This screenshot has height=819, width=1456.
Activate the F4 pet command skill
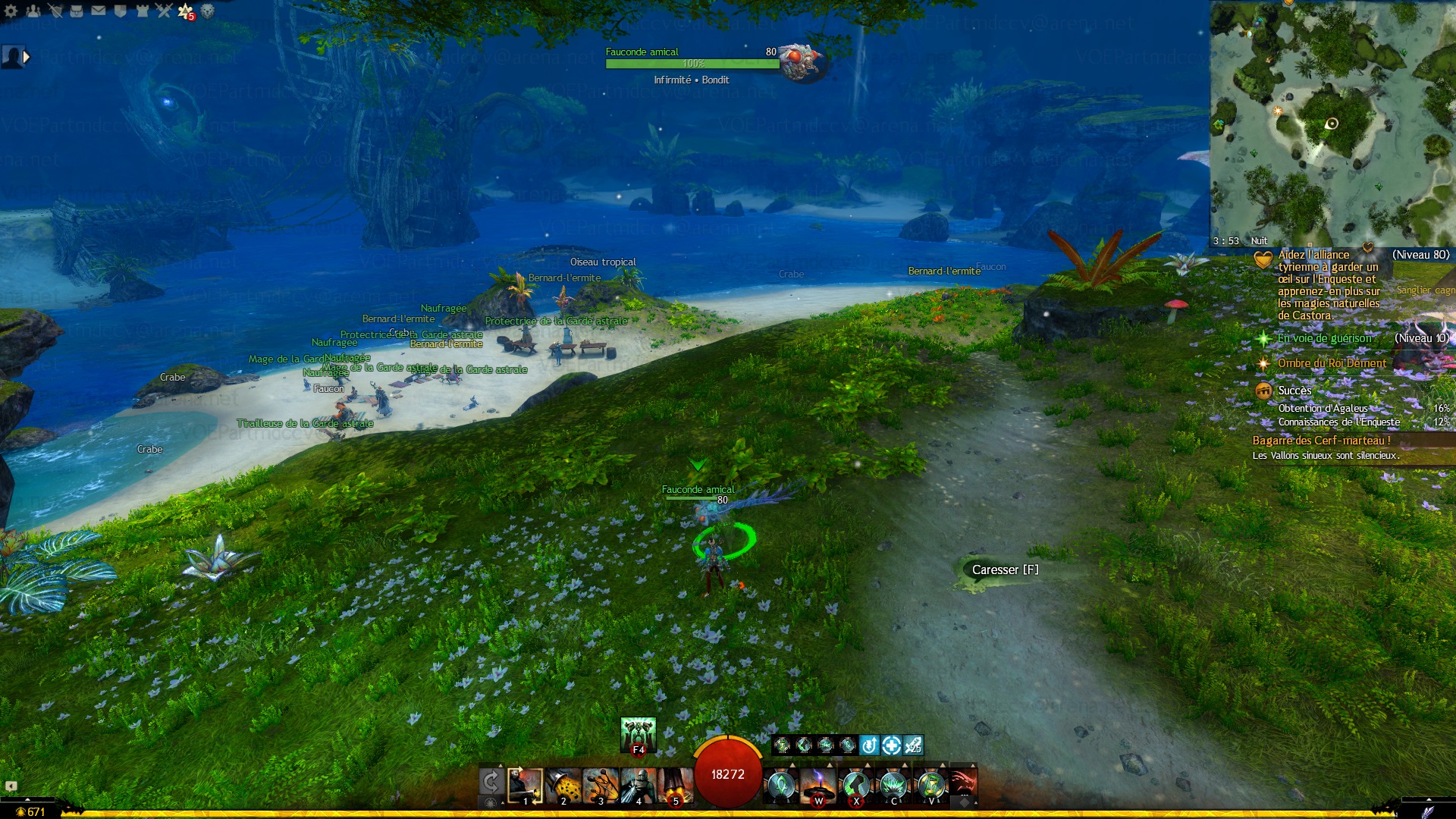tap(638, 736)
